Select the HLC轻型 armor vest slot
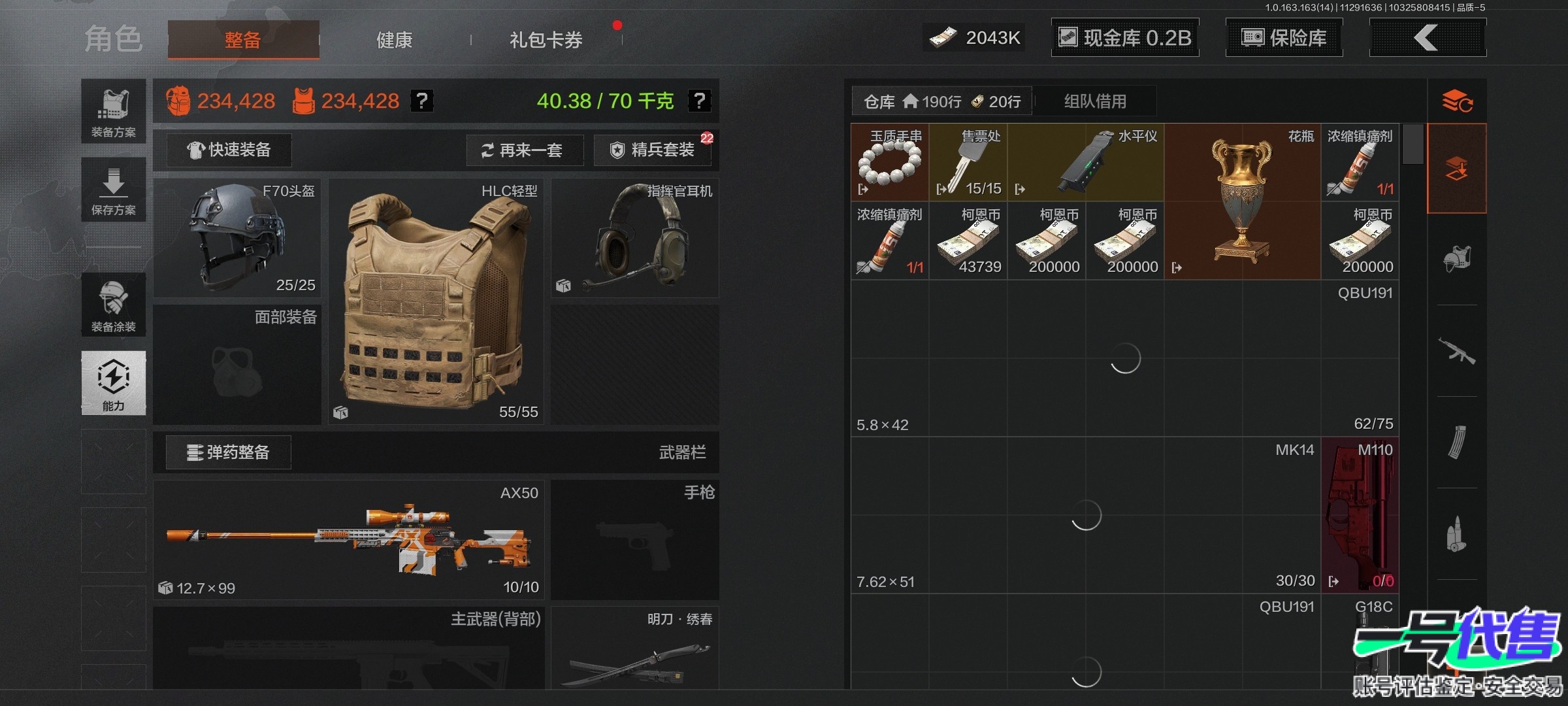The width and height of the screenshot is (1568, 706). click(436, 302)
